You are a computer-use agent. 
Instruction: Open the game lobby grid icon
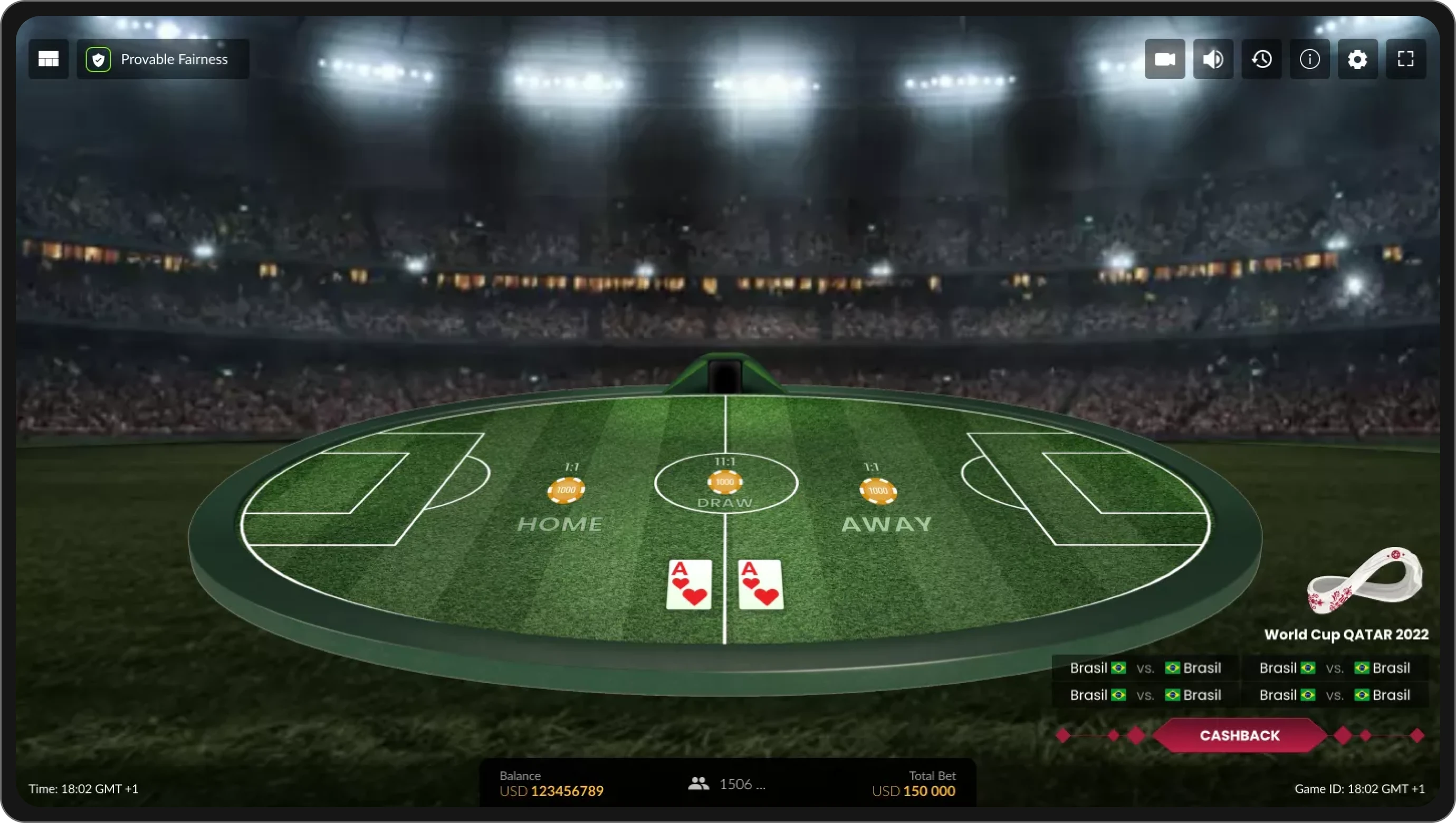click(x=48, y=59)
